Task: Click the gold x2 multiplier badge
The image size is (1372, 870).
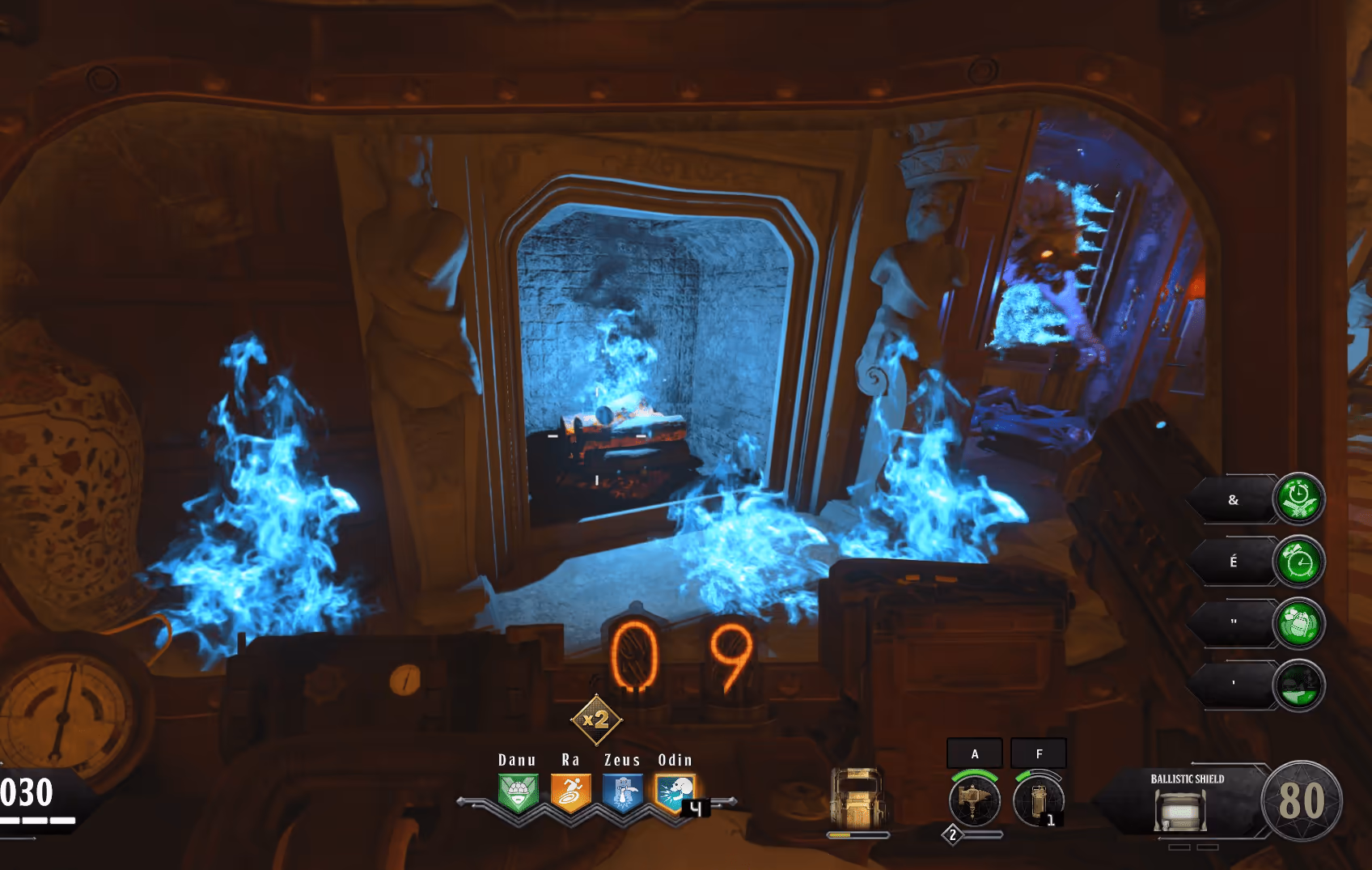Action: click(596, 719)
